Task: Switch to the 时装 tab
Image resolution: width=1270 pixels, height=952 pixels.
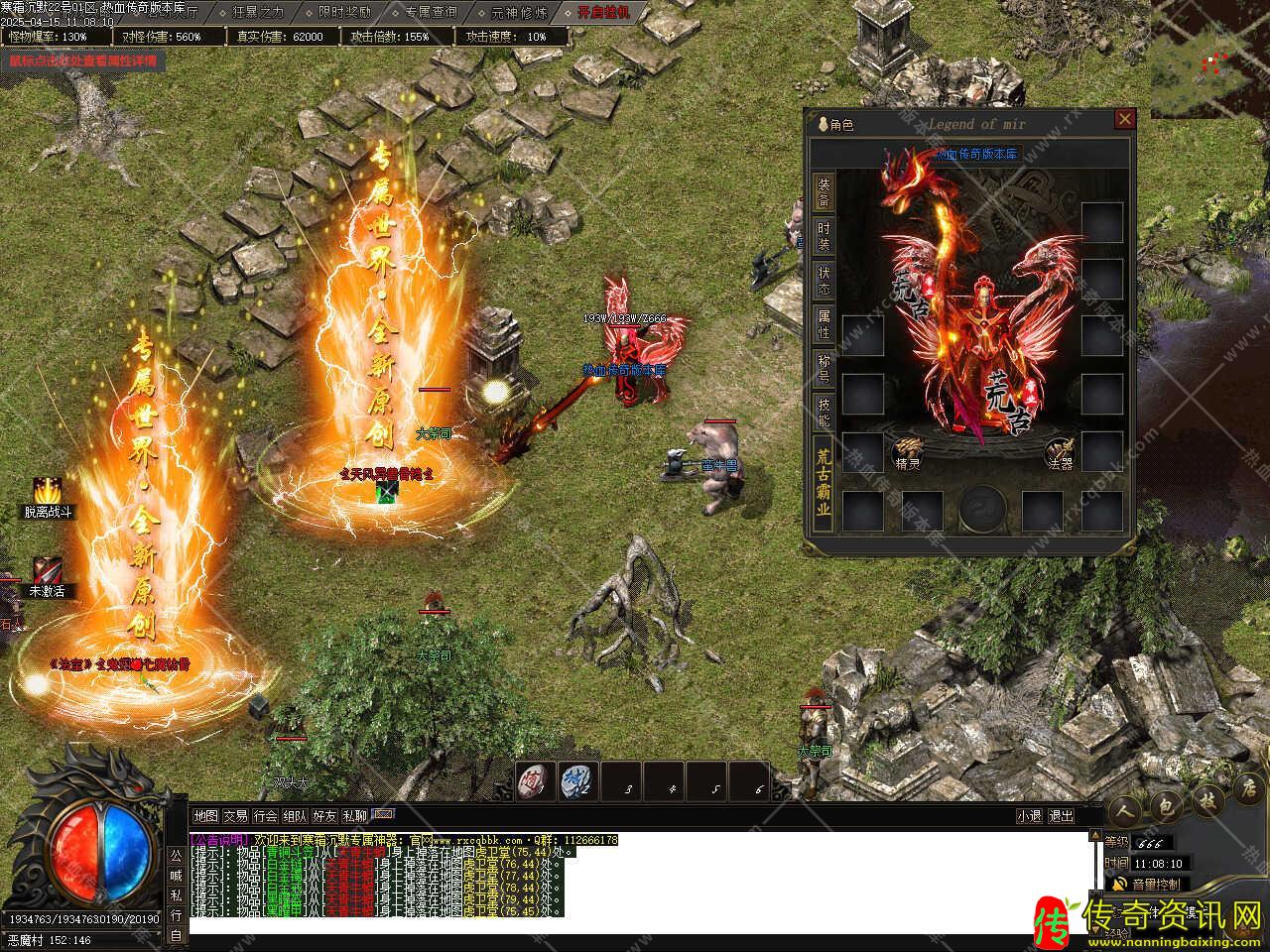Action: coord(825,235)
